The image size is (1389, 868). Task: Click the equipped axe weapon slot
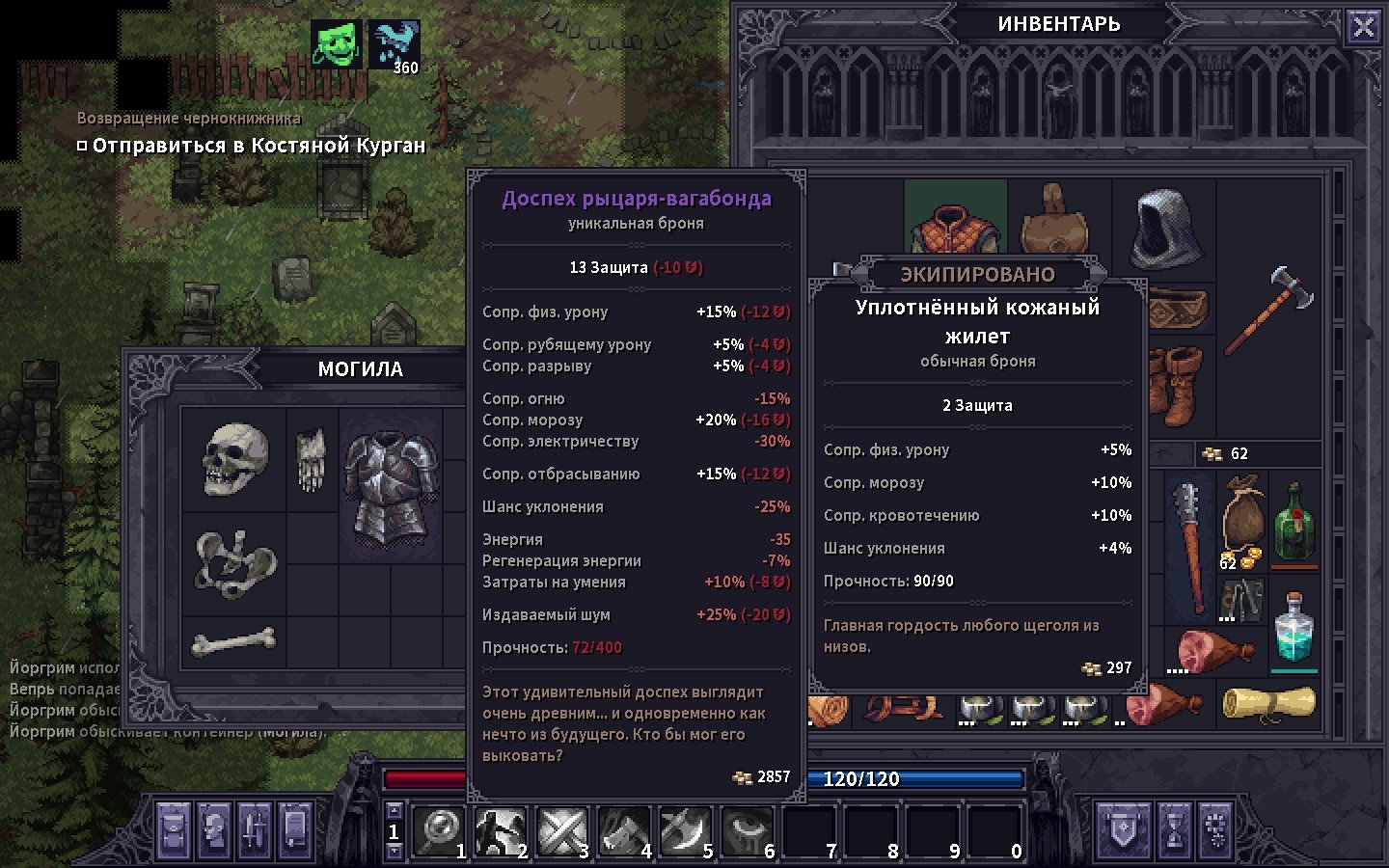pyautogui.click(x=1268, y=309)
